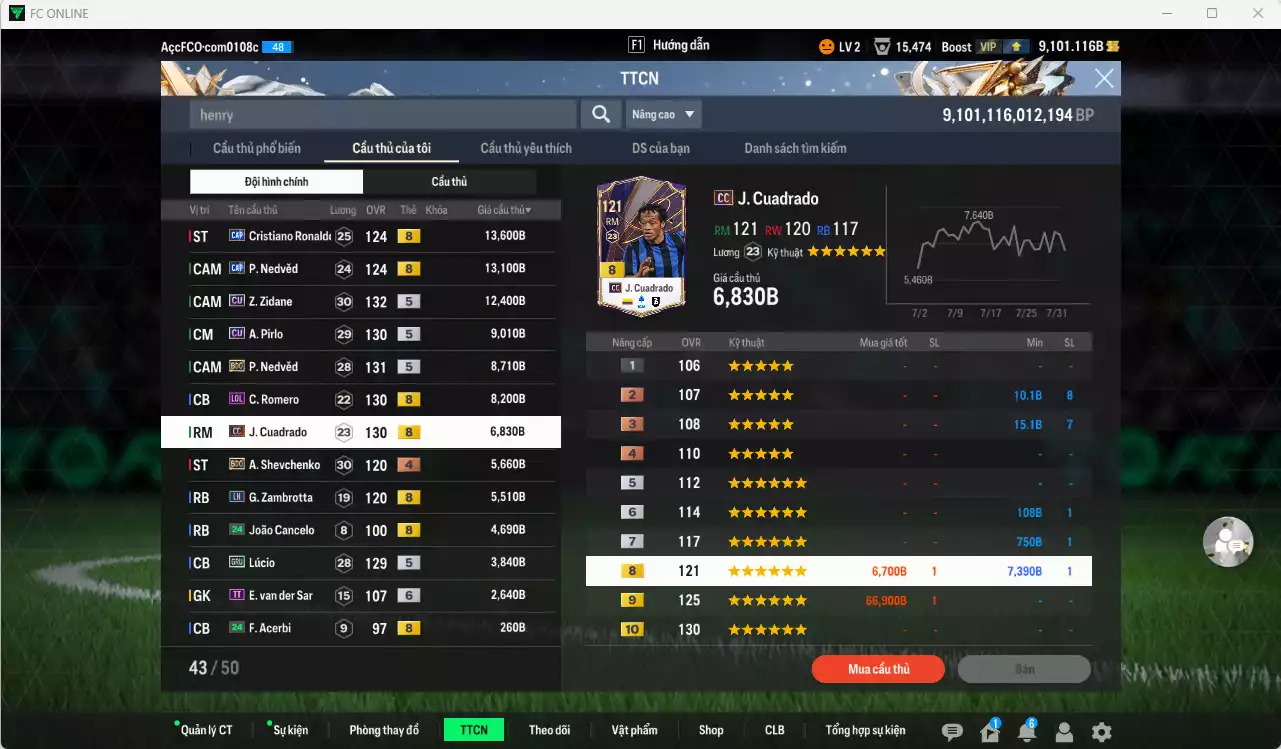1281x749 pixels.
Task: Open the Nâng cao dropdown
Action: pos(663,114)
